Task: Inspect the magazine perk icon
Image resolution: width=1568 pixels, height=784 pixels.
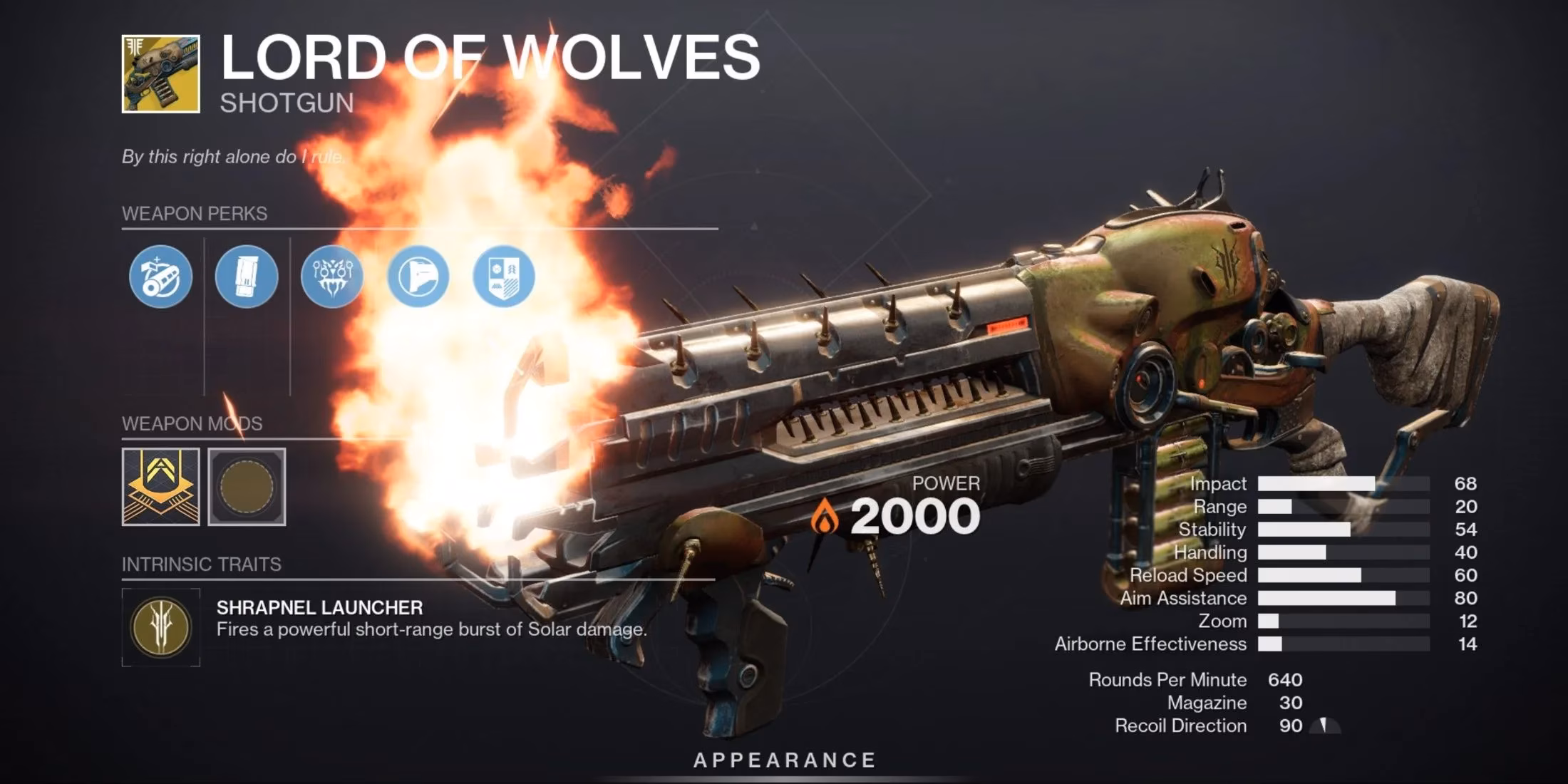Action: coord(246,278)
